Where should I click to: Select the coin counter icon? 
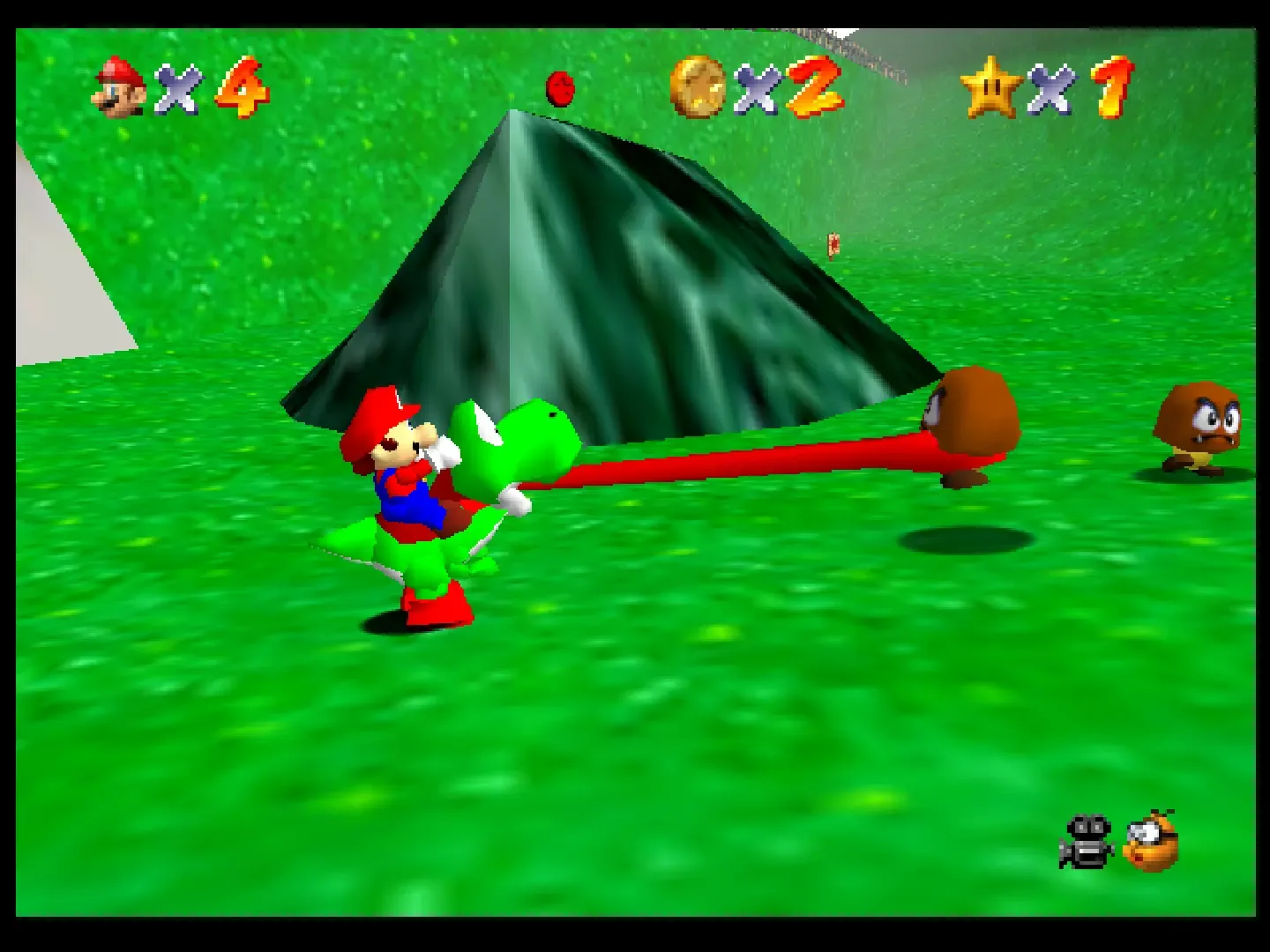pyautogui.click(x=697, y=86)
